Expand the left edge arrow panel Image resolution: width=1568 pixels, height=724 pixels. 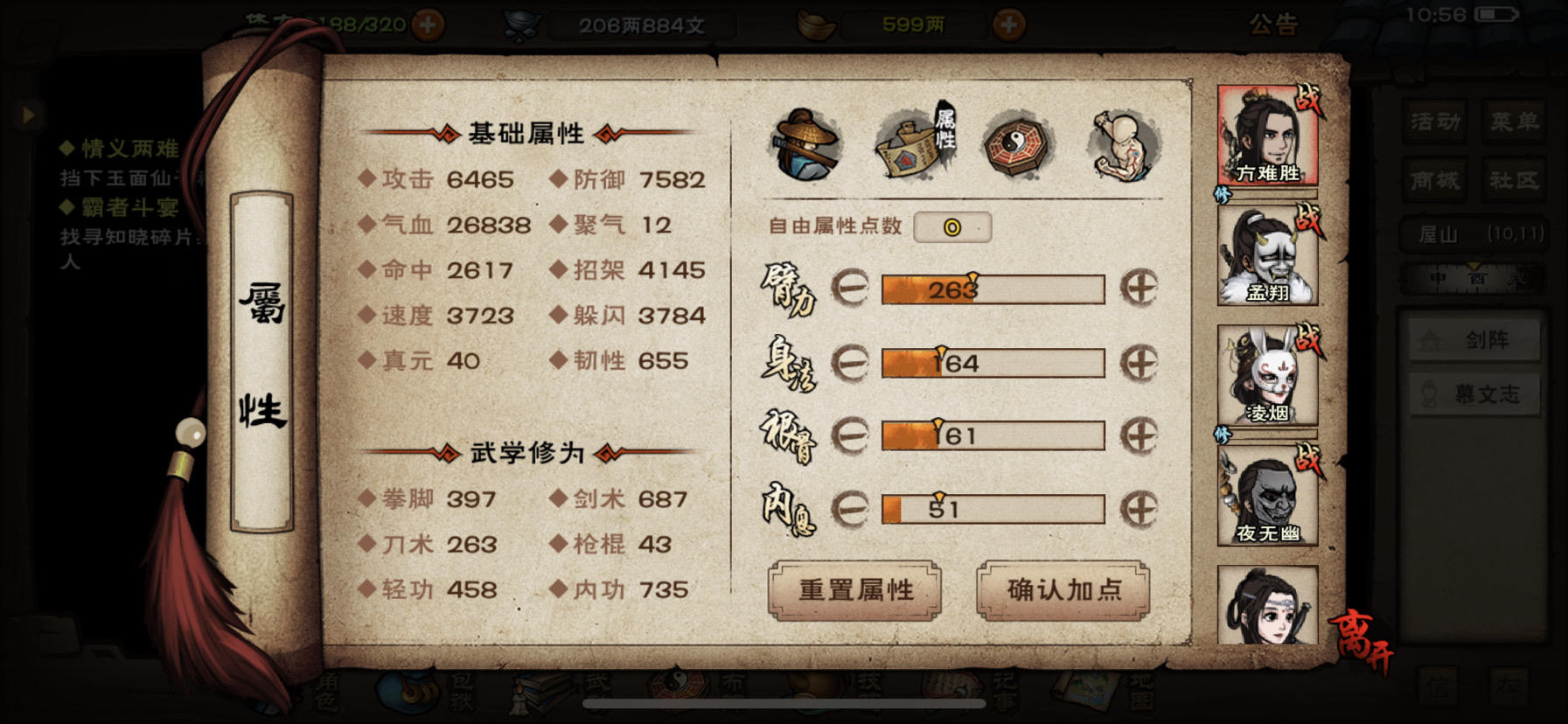pyautogui.click(x=29, y=115)
